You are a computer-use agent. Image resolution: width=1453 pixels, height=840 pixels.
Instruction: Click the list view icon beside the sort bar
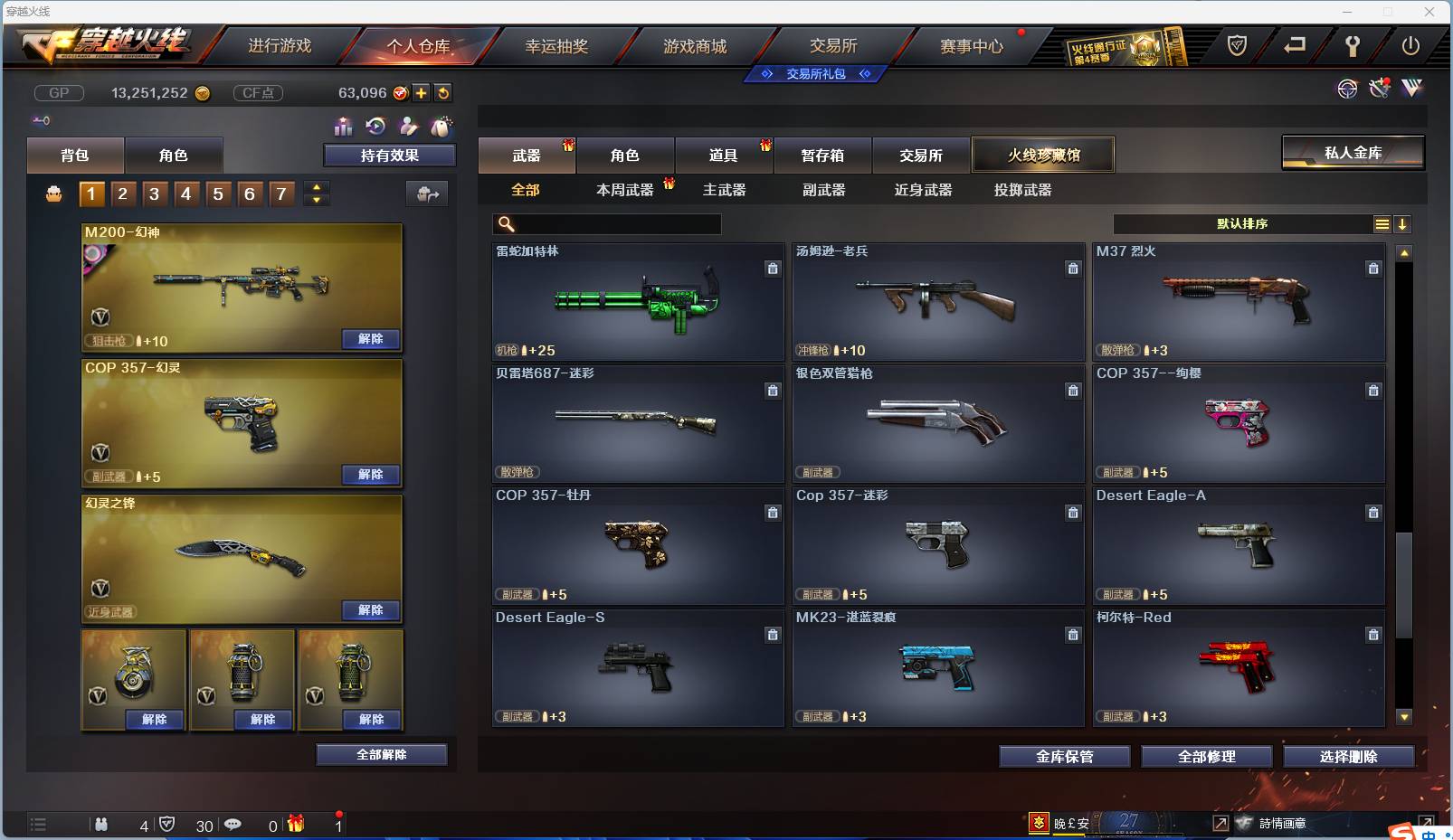pyautogui.click(x=1382, y=223)
